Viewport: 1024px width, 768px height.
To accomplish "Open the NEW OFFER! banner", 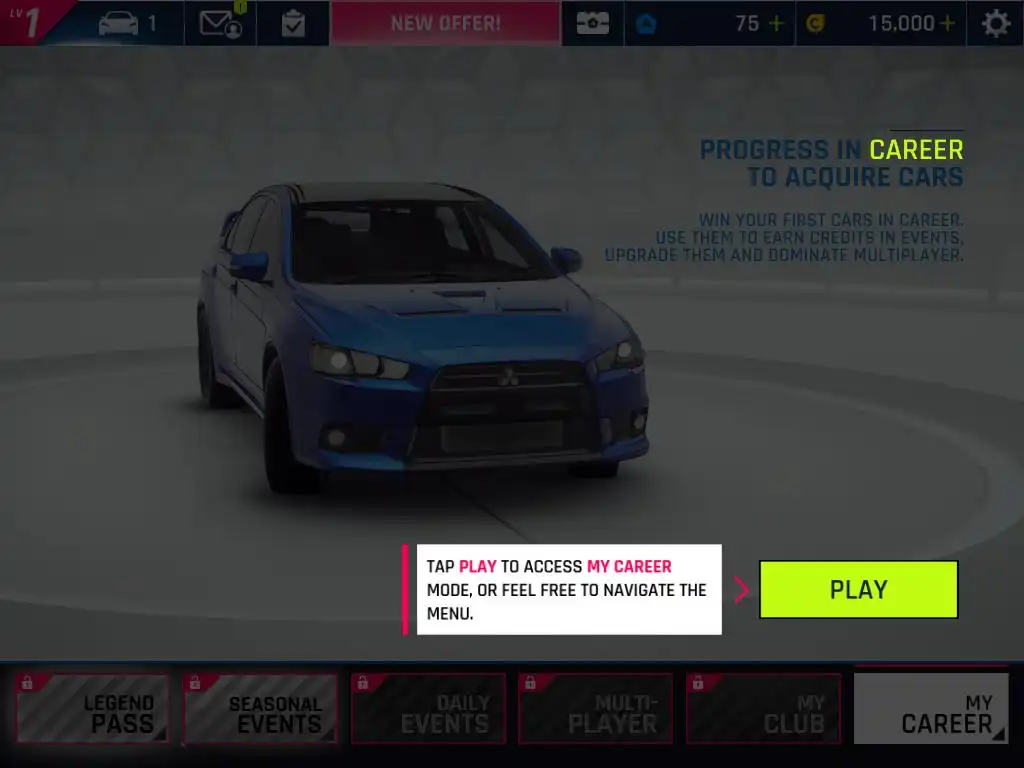I will (x=445, y=23).
